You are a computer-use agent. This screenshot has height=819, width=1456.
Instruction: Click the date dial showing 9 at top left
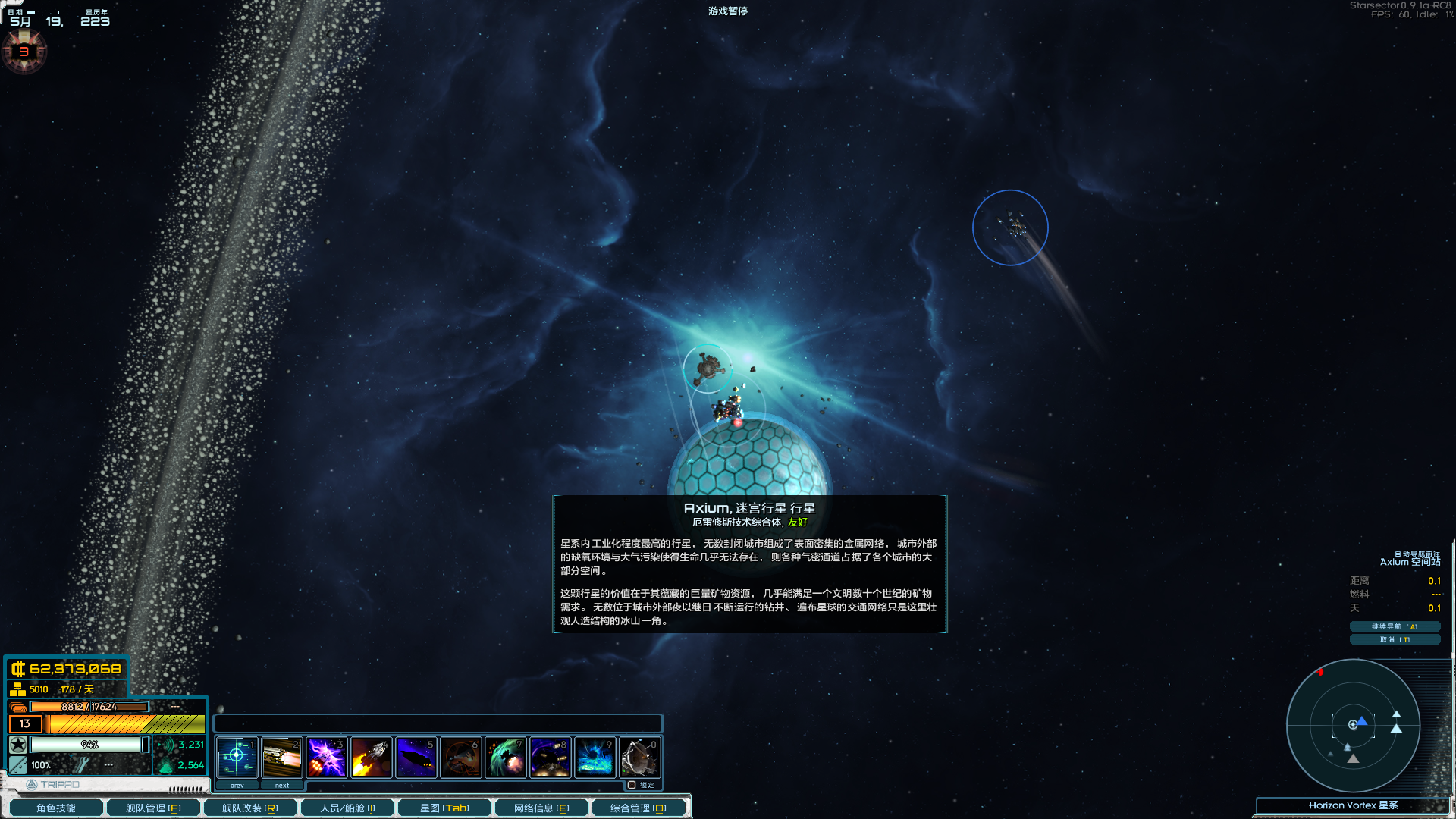25,52
